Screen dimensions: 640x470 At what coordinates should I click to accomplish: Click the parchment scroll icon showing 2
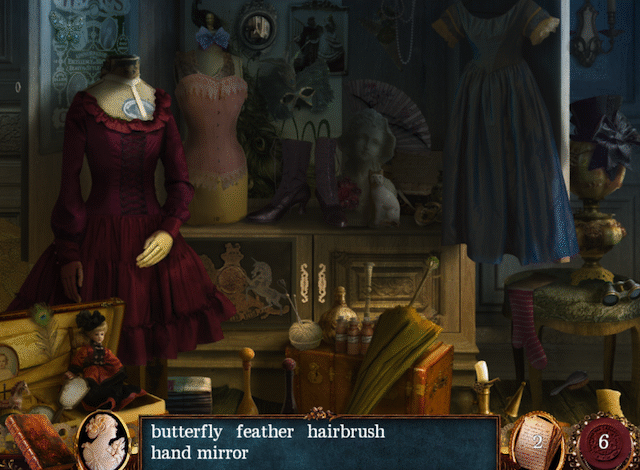click(x=537, y=441)
